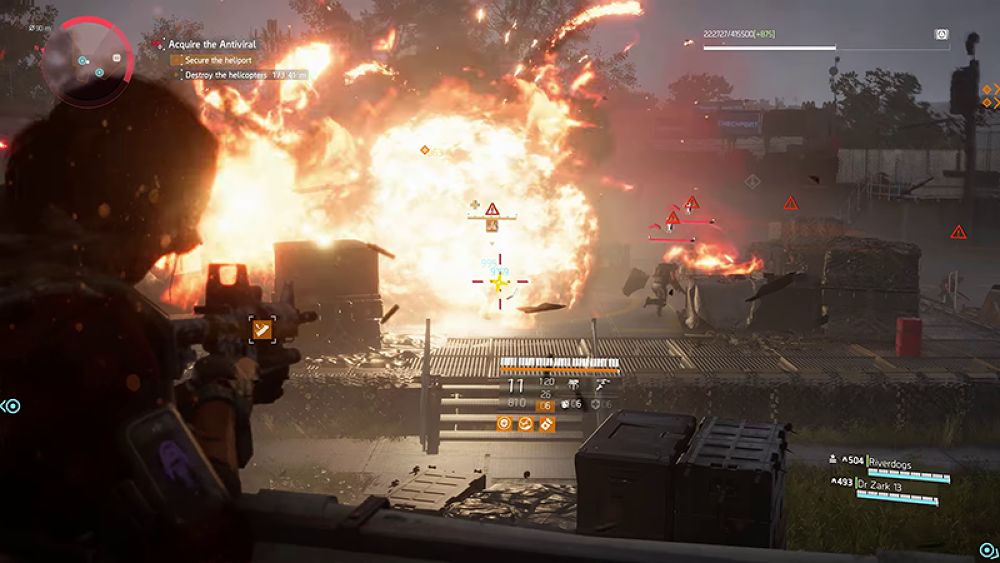Click the icon right of the enemy health bar
1000x563 pixels.
point(941,34)
